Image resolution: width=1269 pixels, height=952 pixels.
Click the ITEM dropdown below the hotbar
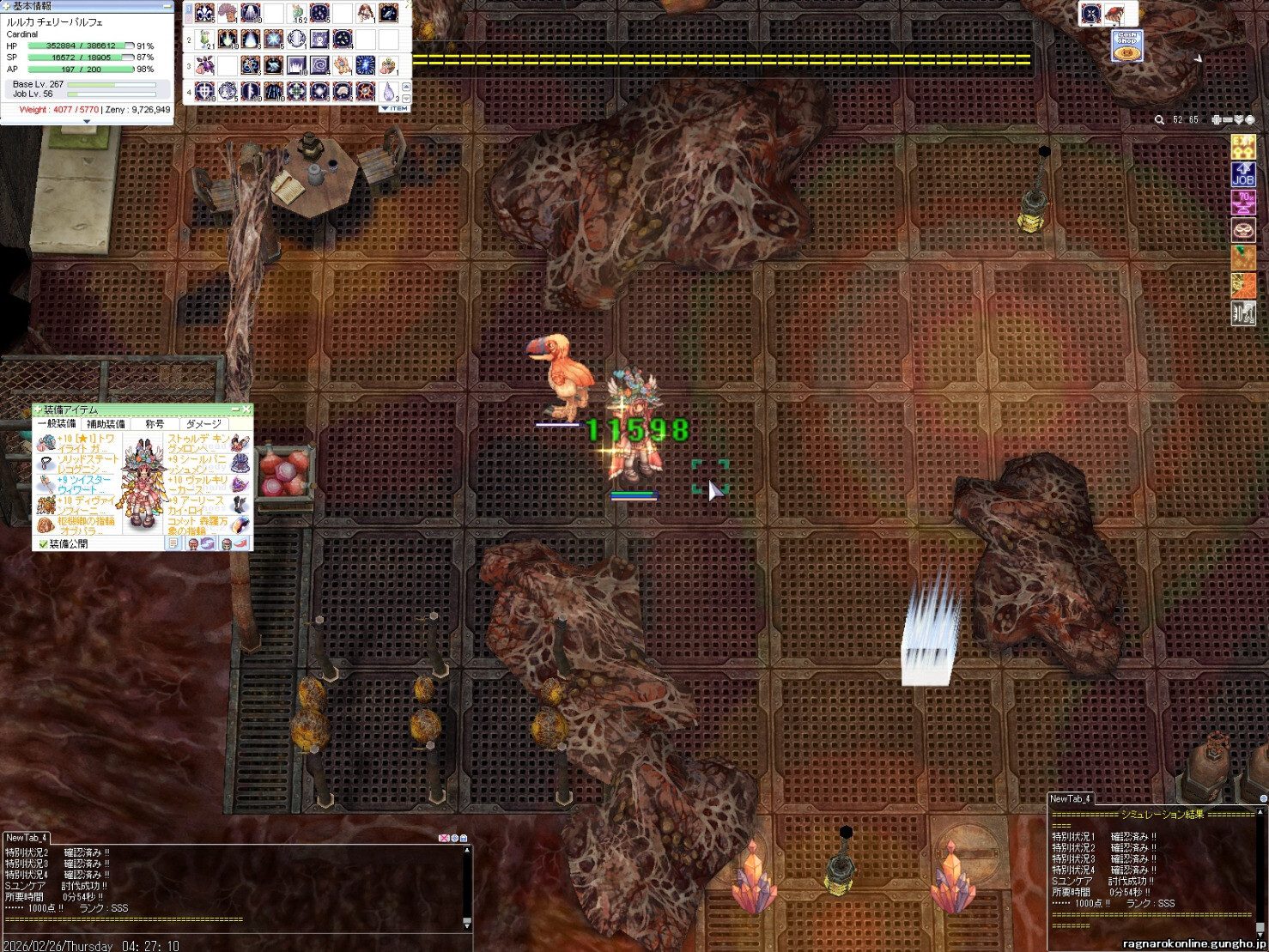coord(394,109)
